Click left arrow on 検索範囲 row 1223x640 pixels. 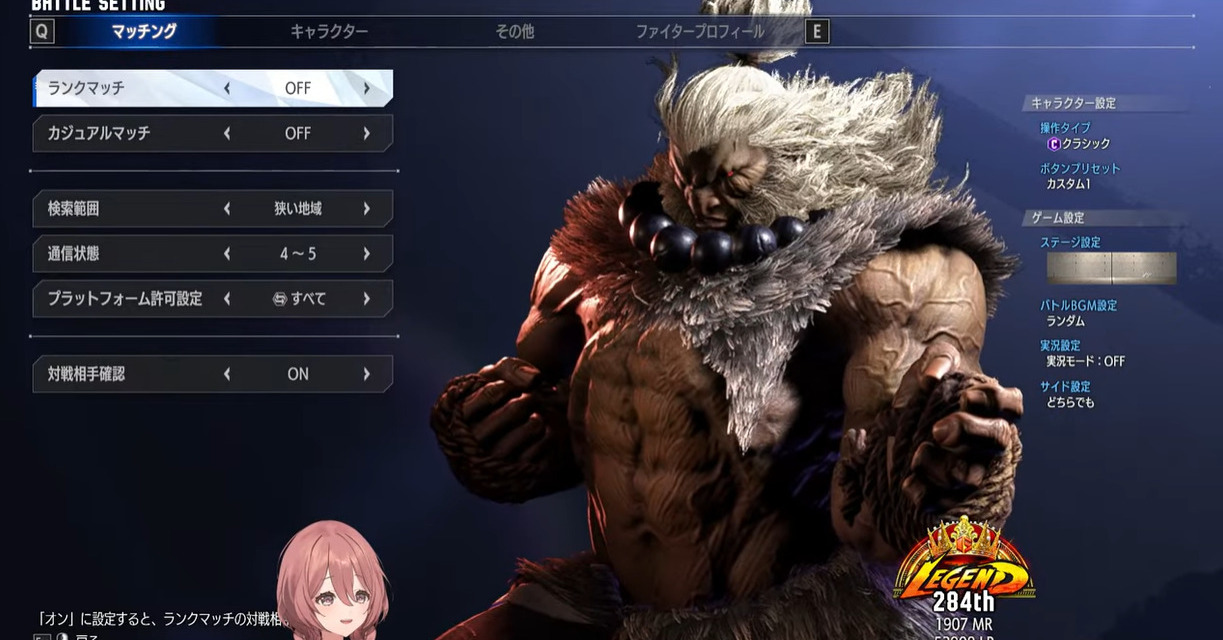click(x=227, y=209)
